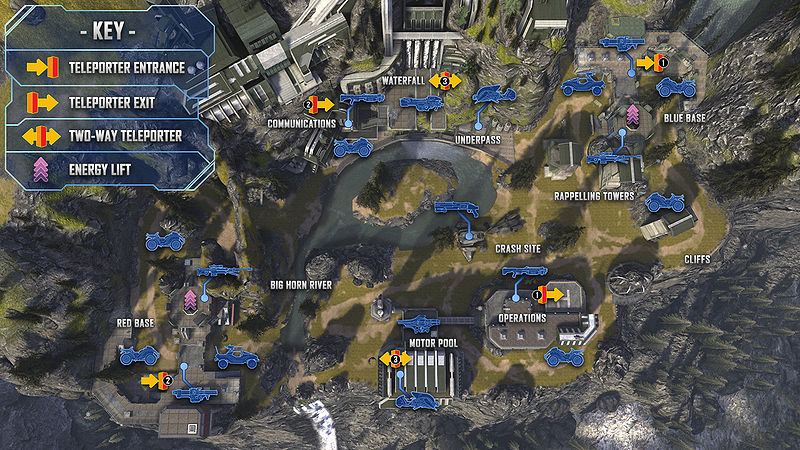Select the energy lift marker near Blue Base
Image resolution: width=800 pixels, height=450 pixels.
[632, 113]
